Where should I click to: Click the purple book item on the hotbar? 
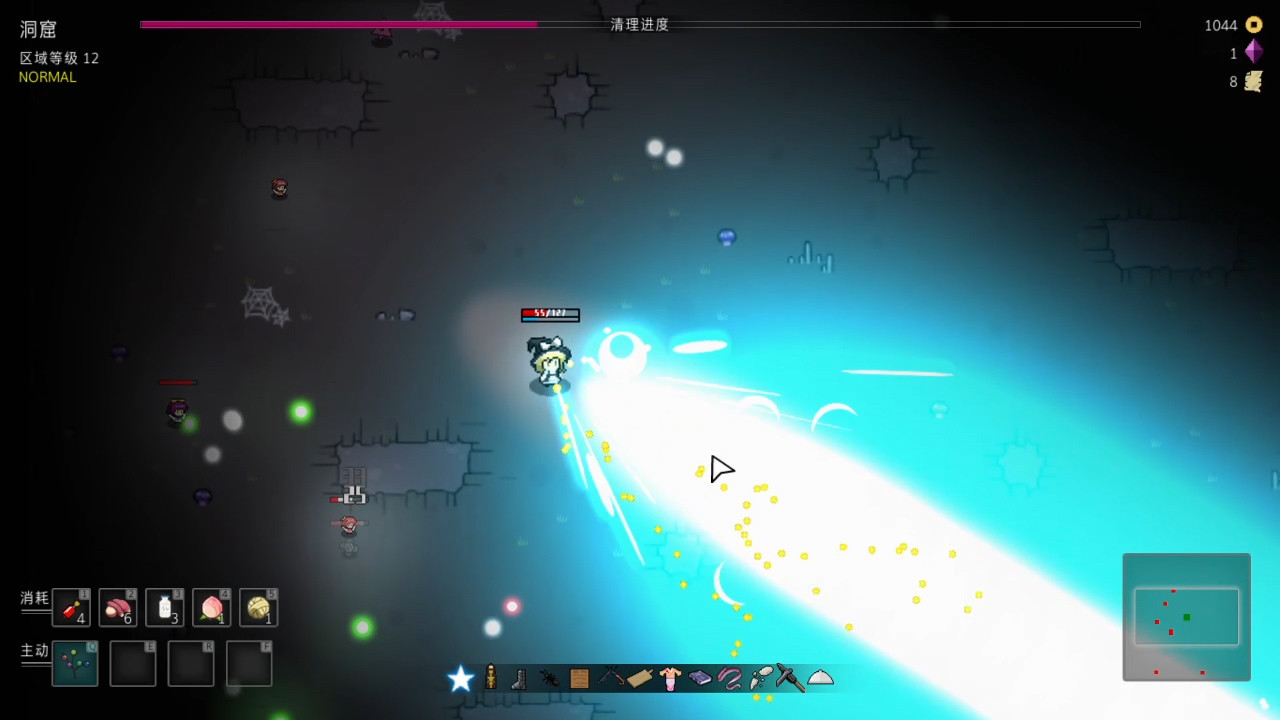699,678
